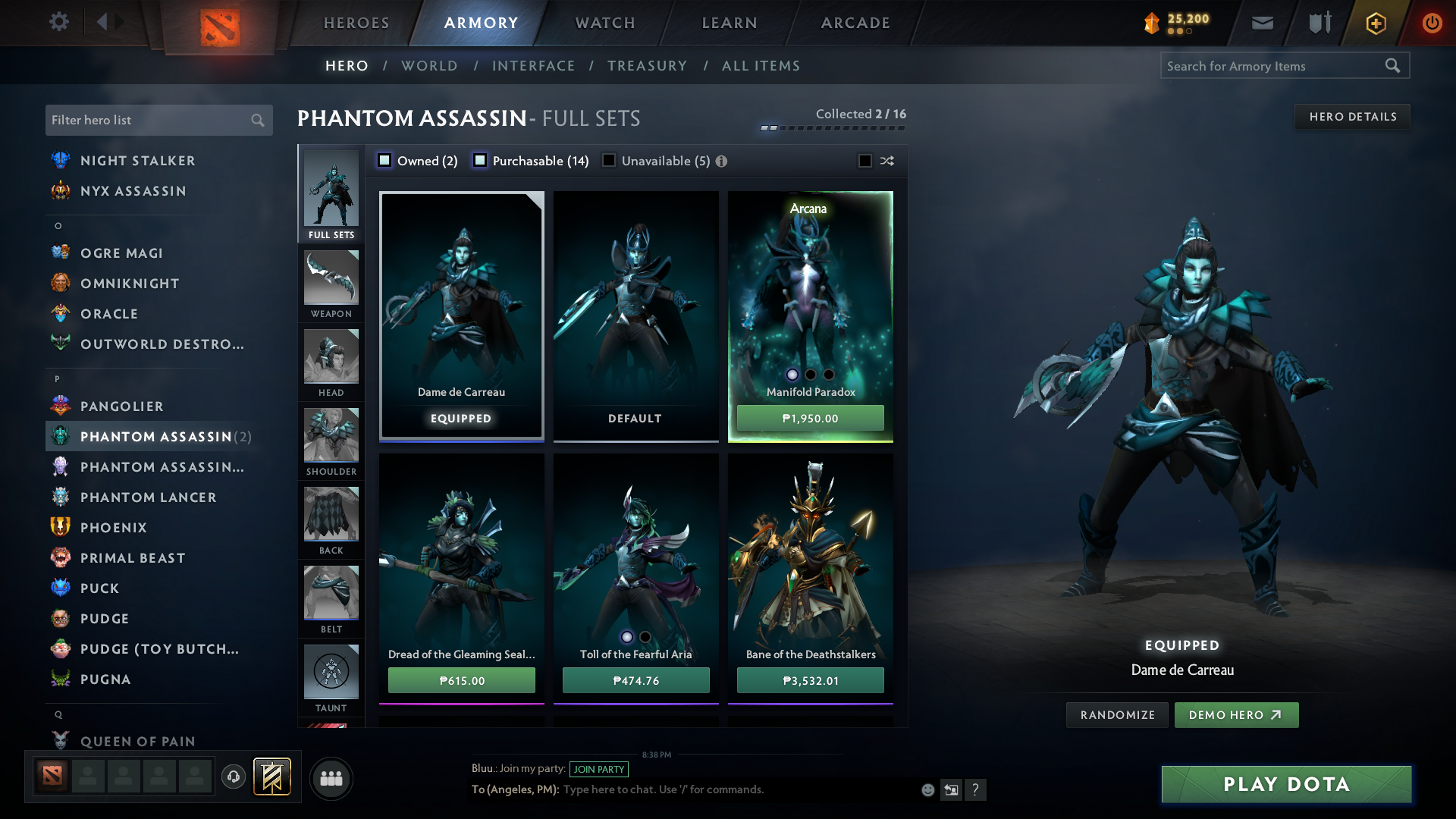Open the TREASURY section
1456x819 pixels.
pos(647,66)
